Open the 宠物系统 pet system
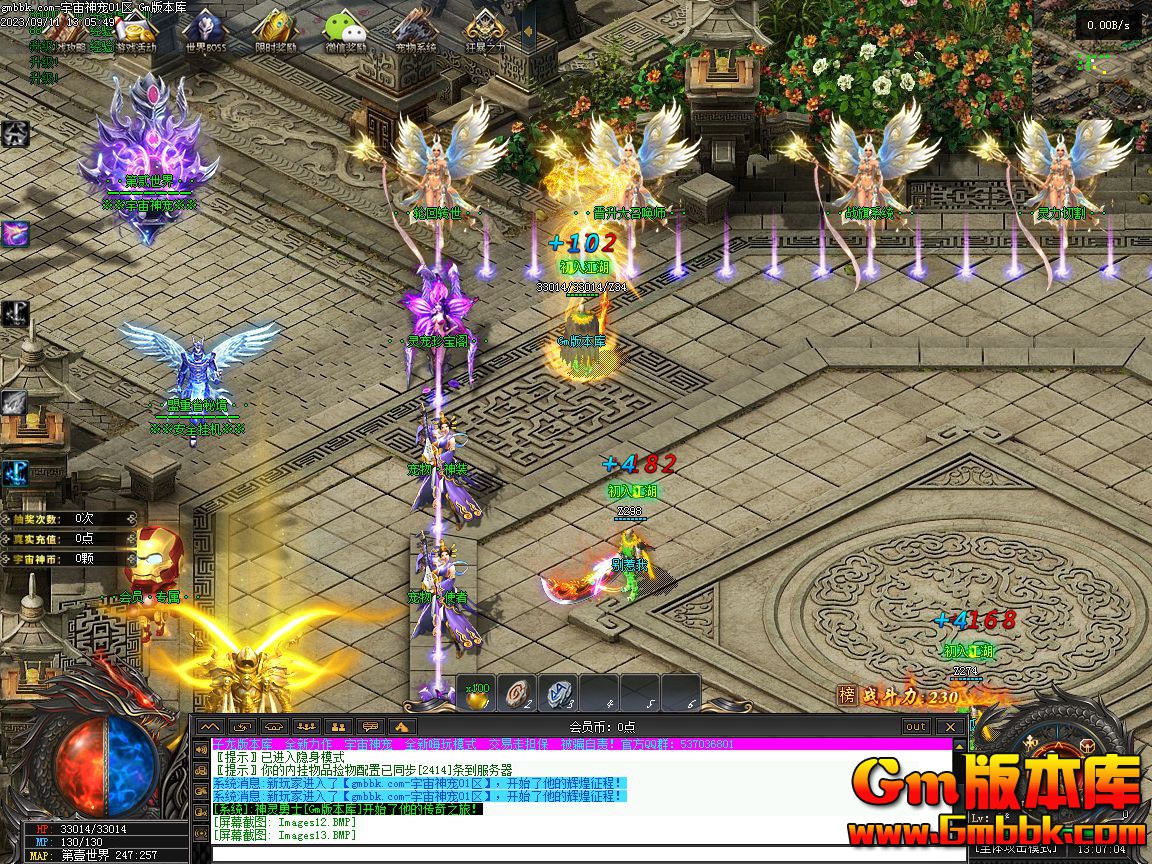 click(414, 32)
